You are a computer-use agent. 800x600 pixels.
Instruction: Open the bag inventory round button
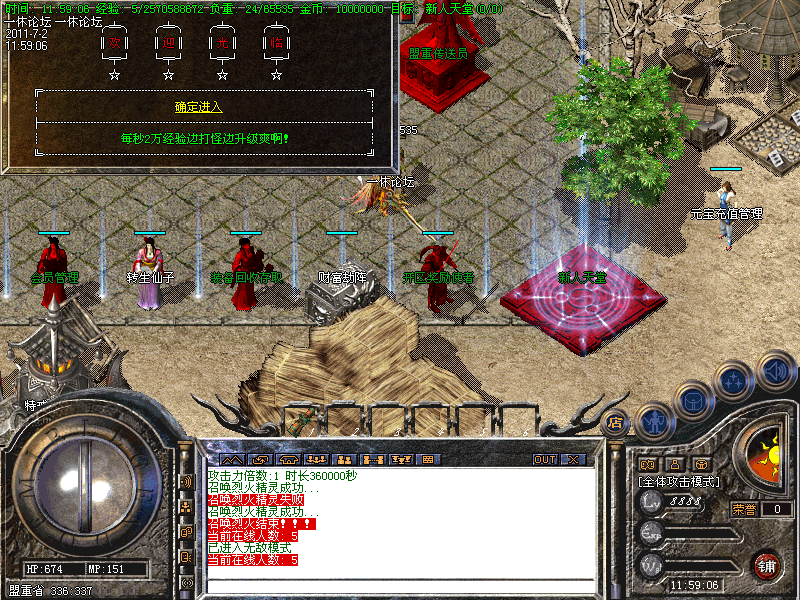pos(694,400)
